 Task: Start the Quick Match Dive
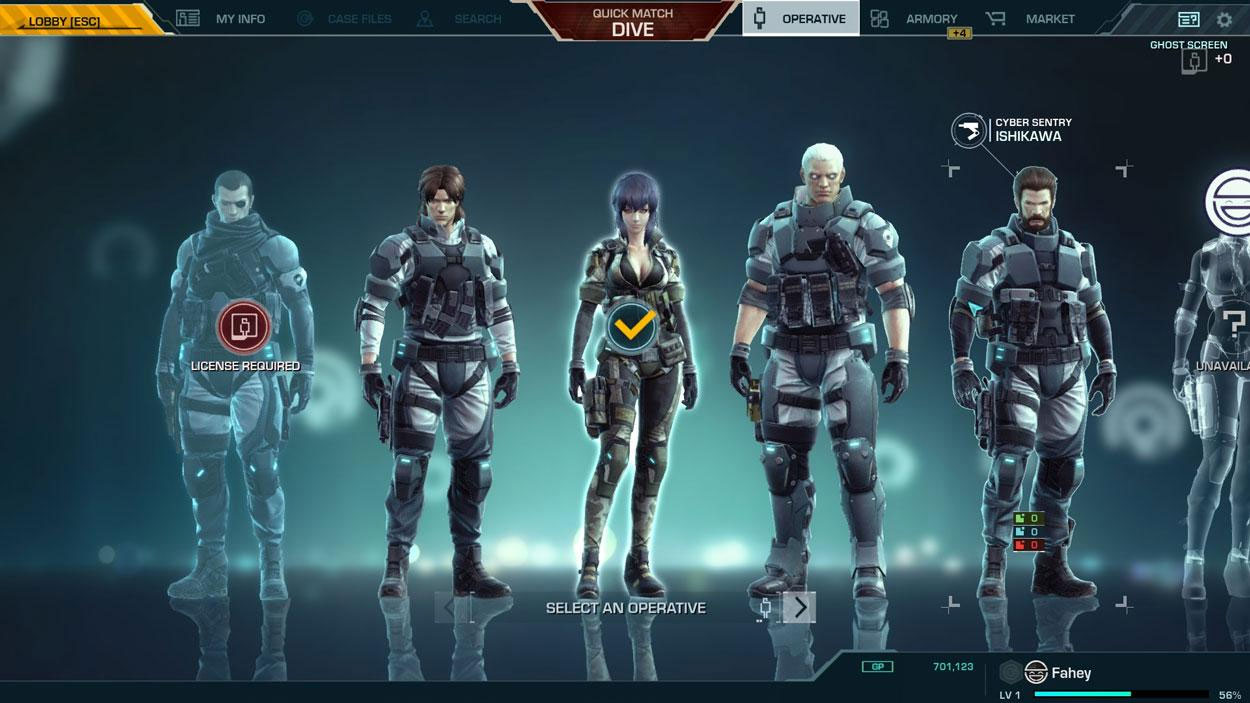click(x=632, y=22)
